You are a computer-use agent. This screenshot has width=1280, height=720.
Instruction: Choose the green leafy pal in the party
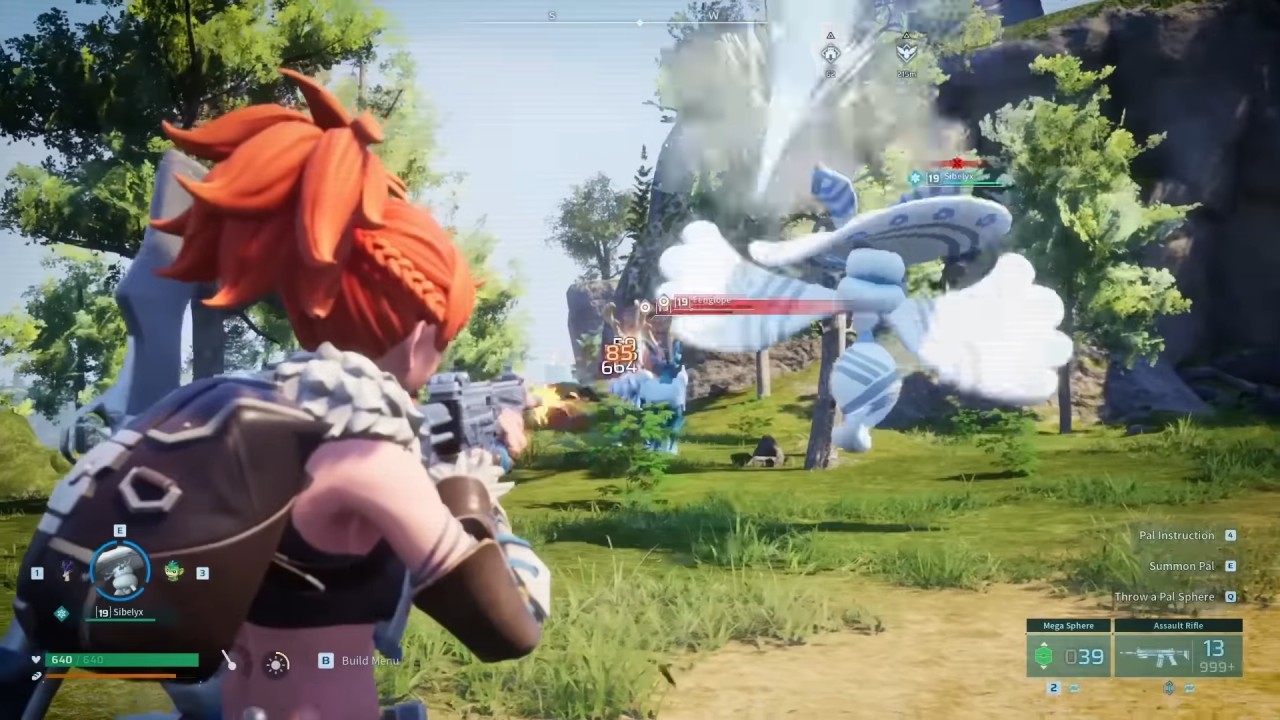point(174,572)
